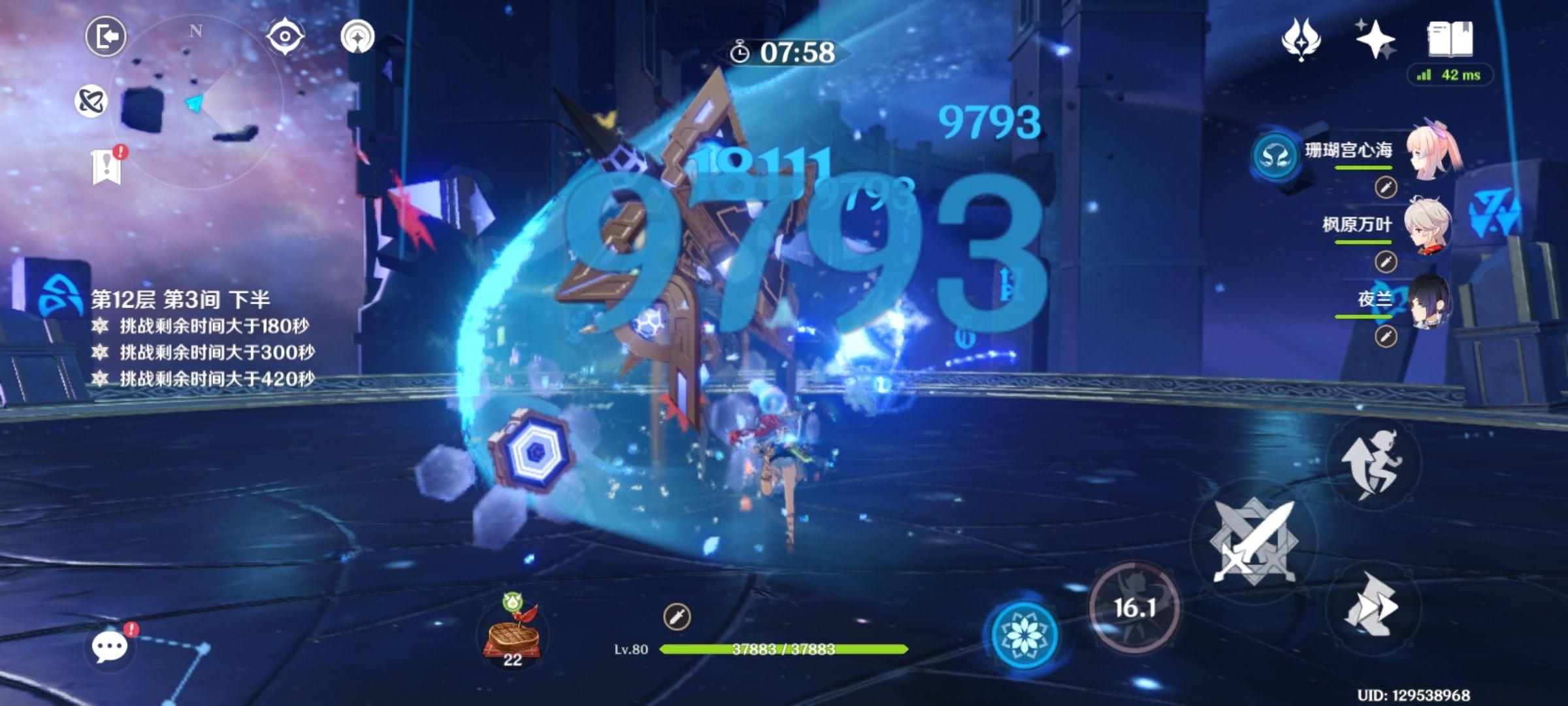Open the atom-shaped icon beside the minimap
The image size is (1568, 706).
click(91, 101)
